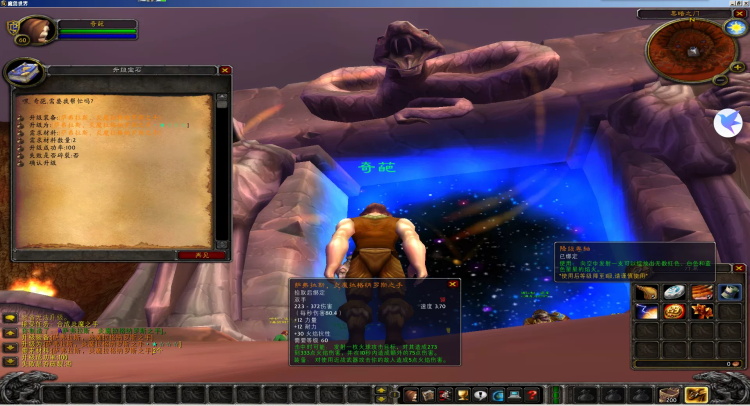Viewport: 750px width, 406px height.
Task: Close the weapon item tooltip
Action: [453, 285]
